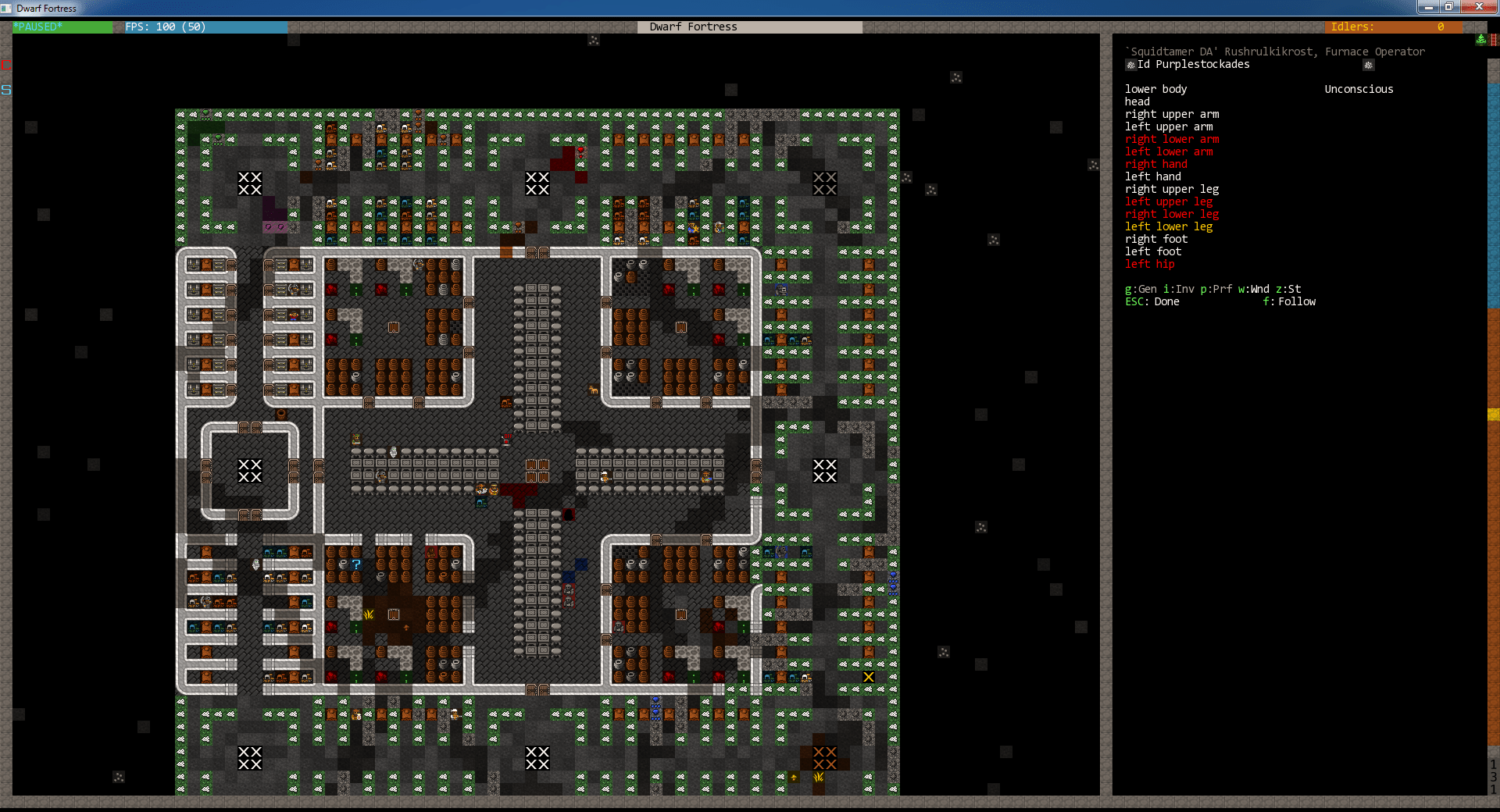Viewport: 1500px width, 812px height.
Task: Click the green arrow icon in top-right corner
Action: tap(1480, 39)
